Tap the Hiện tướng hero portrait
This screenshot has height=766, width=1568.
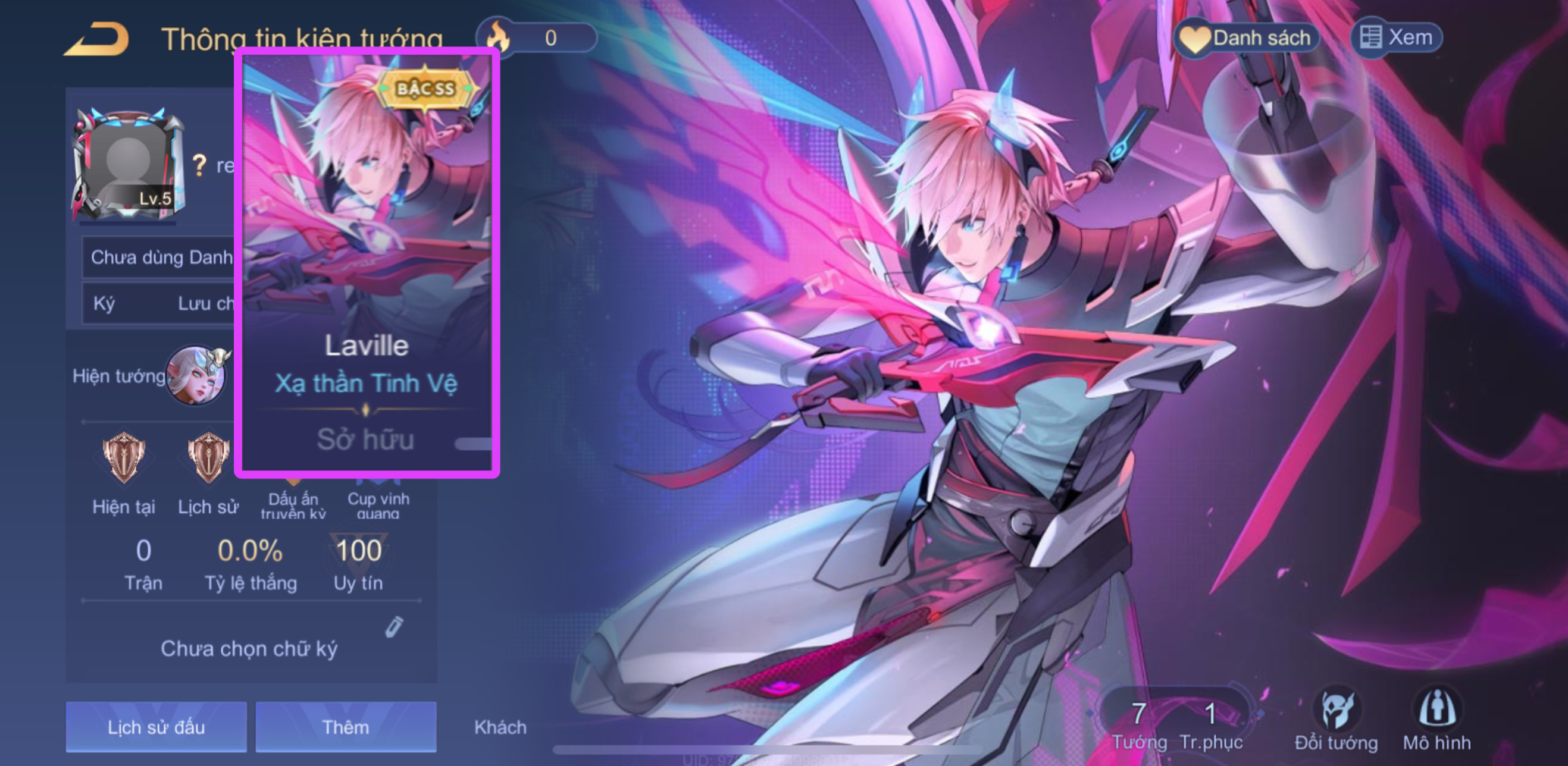196,375
